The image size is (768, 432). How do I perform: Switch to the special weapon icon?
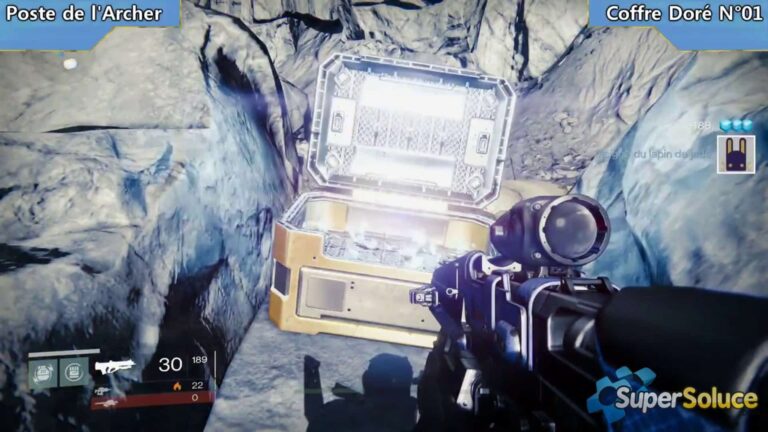103,390
